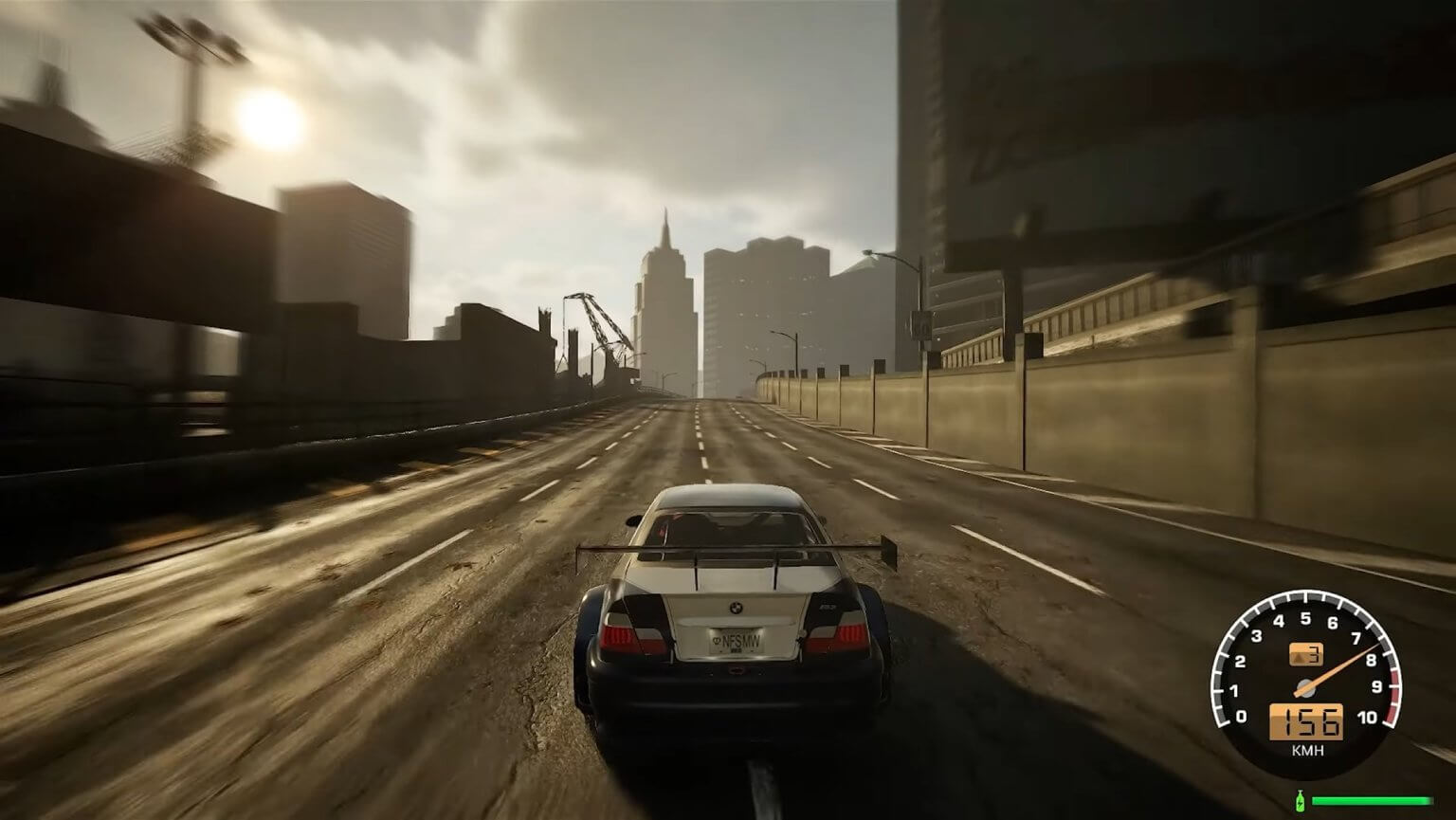Click the number 0 on the tachometer

pyautogui.click(x=1241, y=716)
